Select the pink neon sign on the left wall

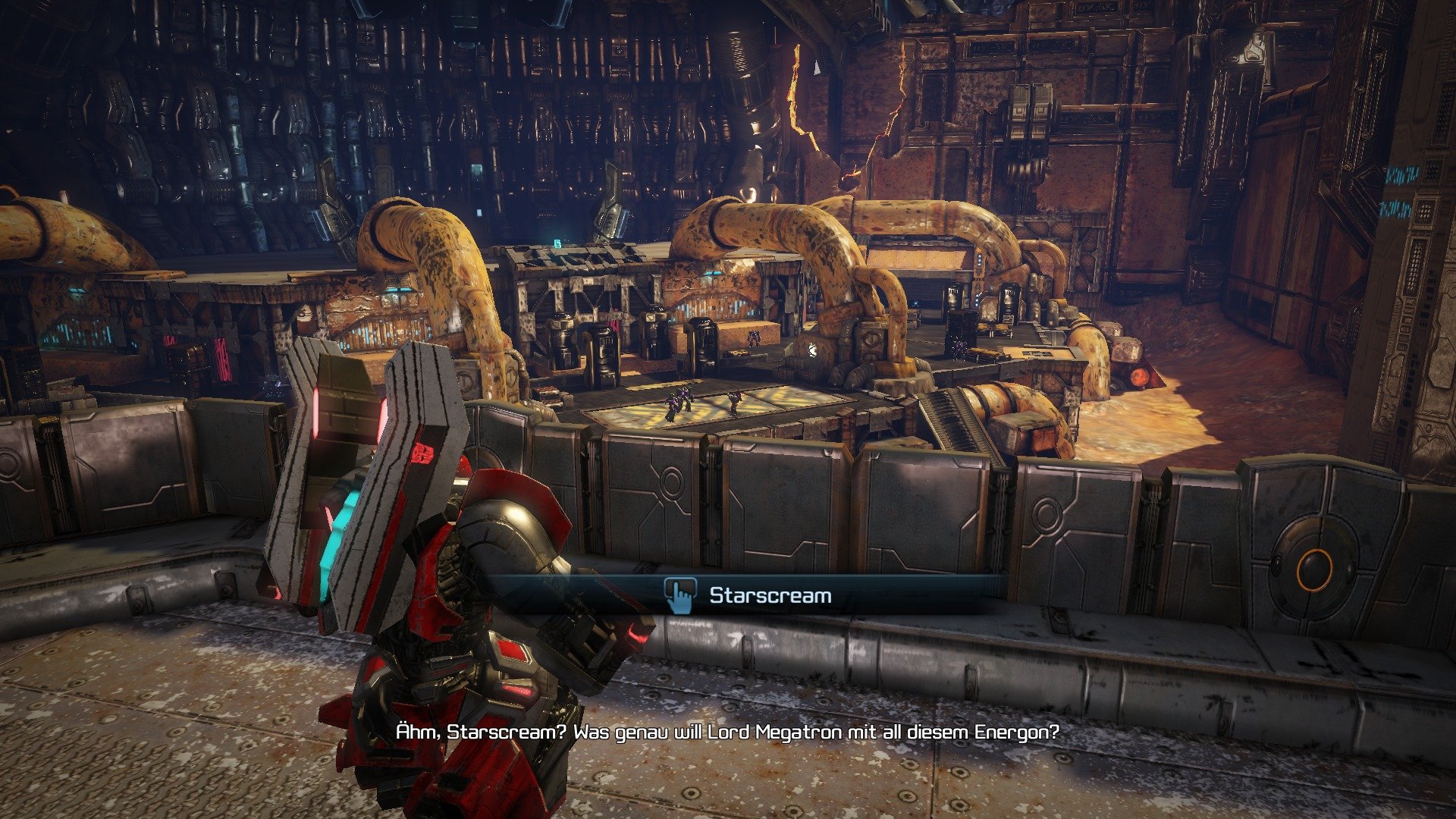pos(223,358)
